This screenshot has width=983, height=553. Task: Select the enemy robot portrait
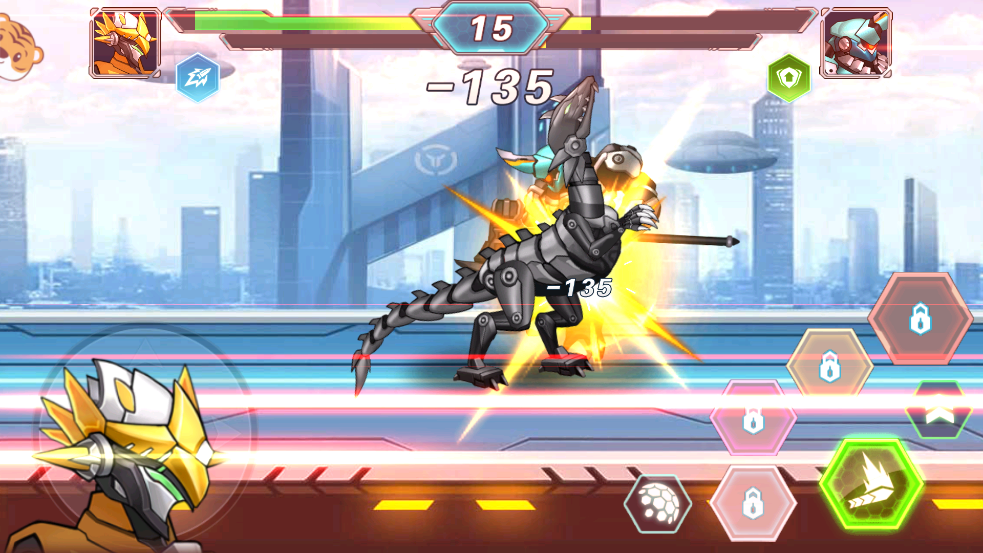856,43
